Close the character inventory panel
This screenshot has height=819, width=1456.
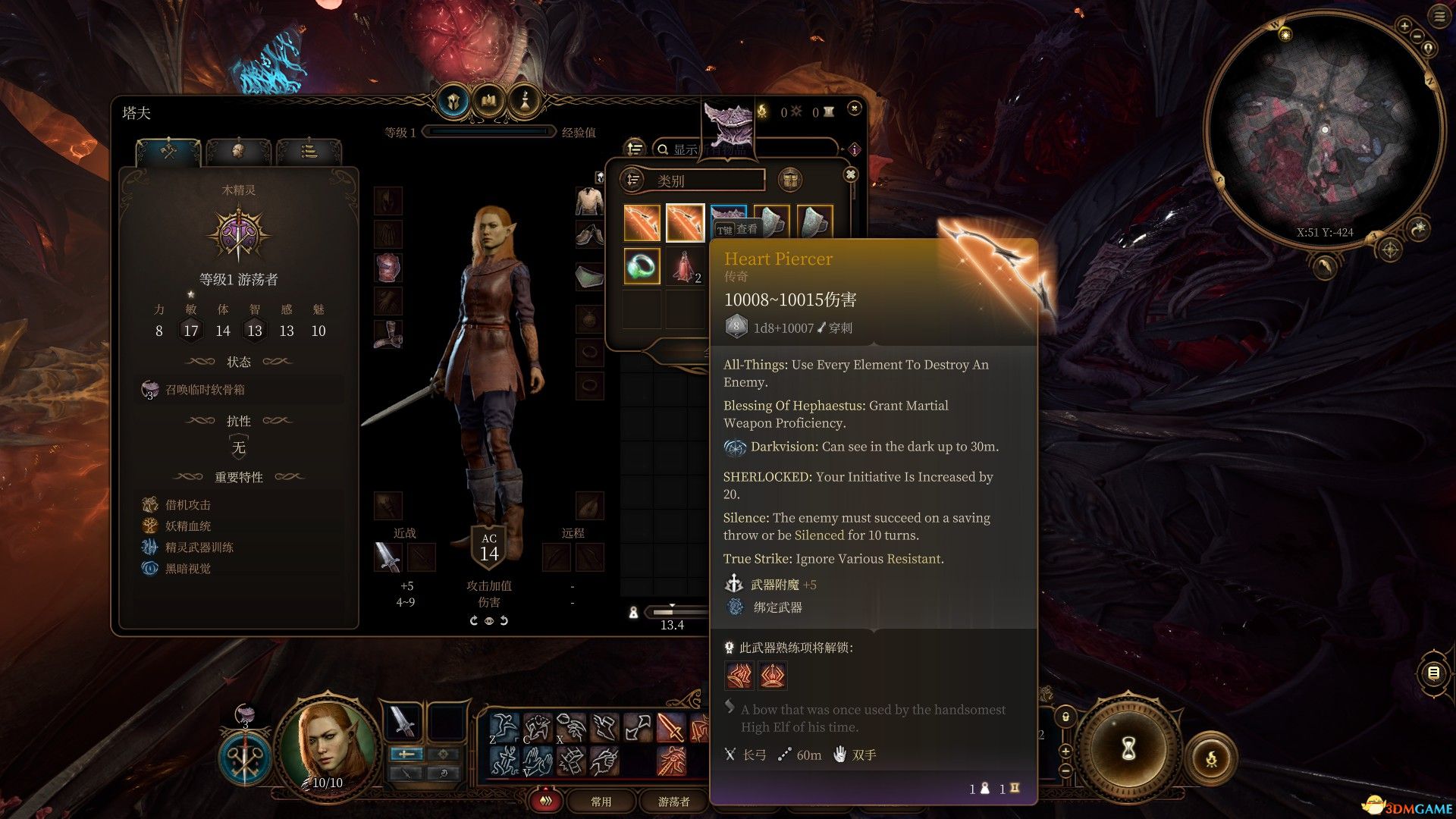[855, 109]
